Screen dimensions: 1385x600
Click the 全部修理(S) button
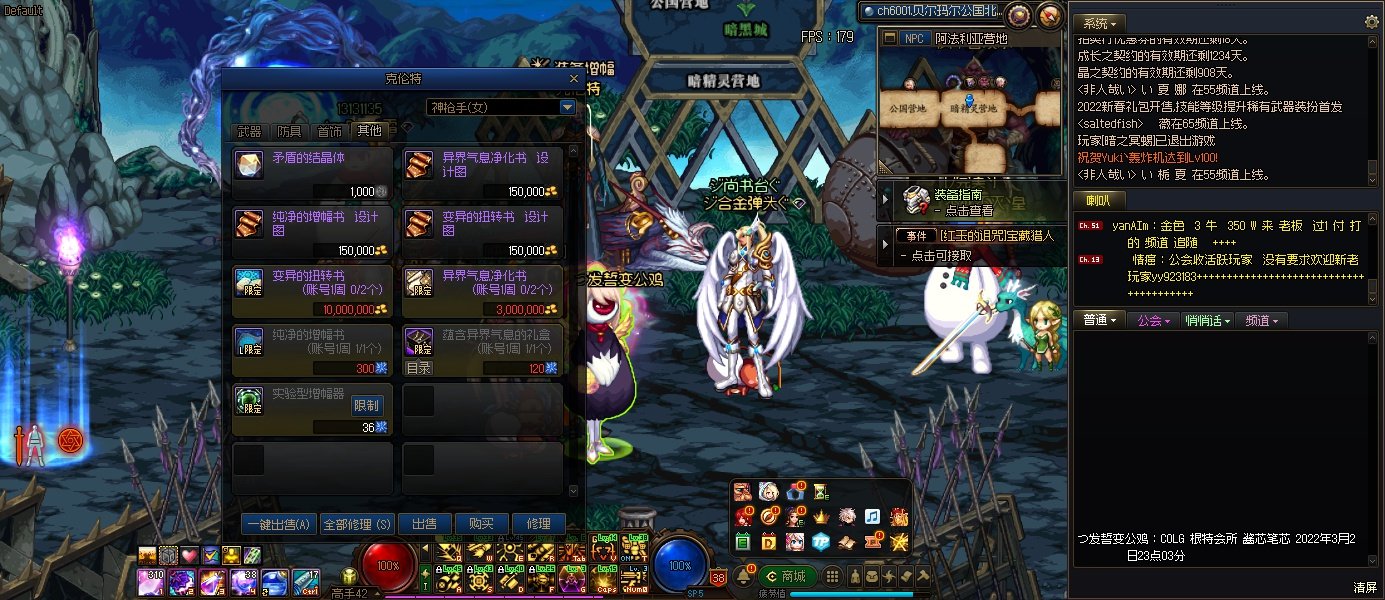357,524
